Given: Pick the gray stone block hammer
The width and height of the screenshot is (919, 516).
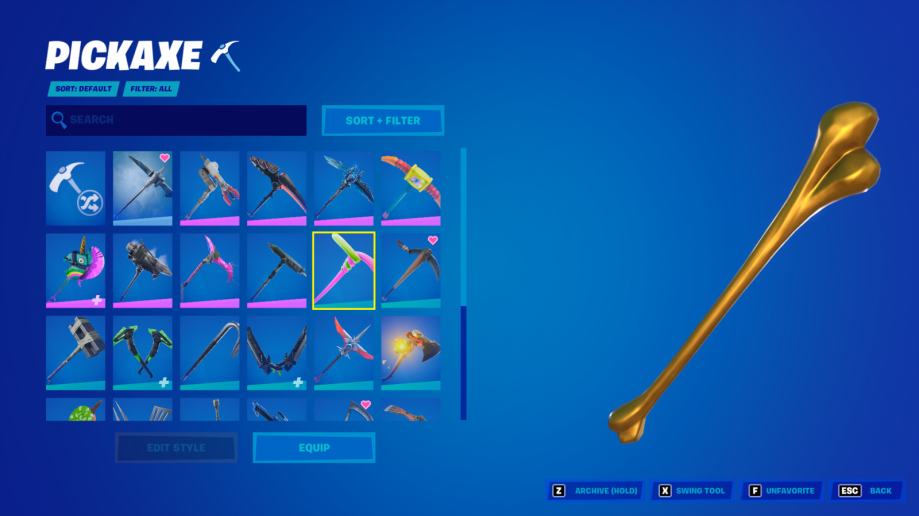Looking at the screenshot, I should [75, 352].
